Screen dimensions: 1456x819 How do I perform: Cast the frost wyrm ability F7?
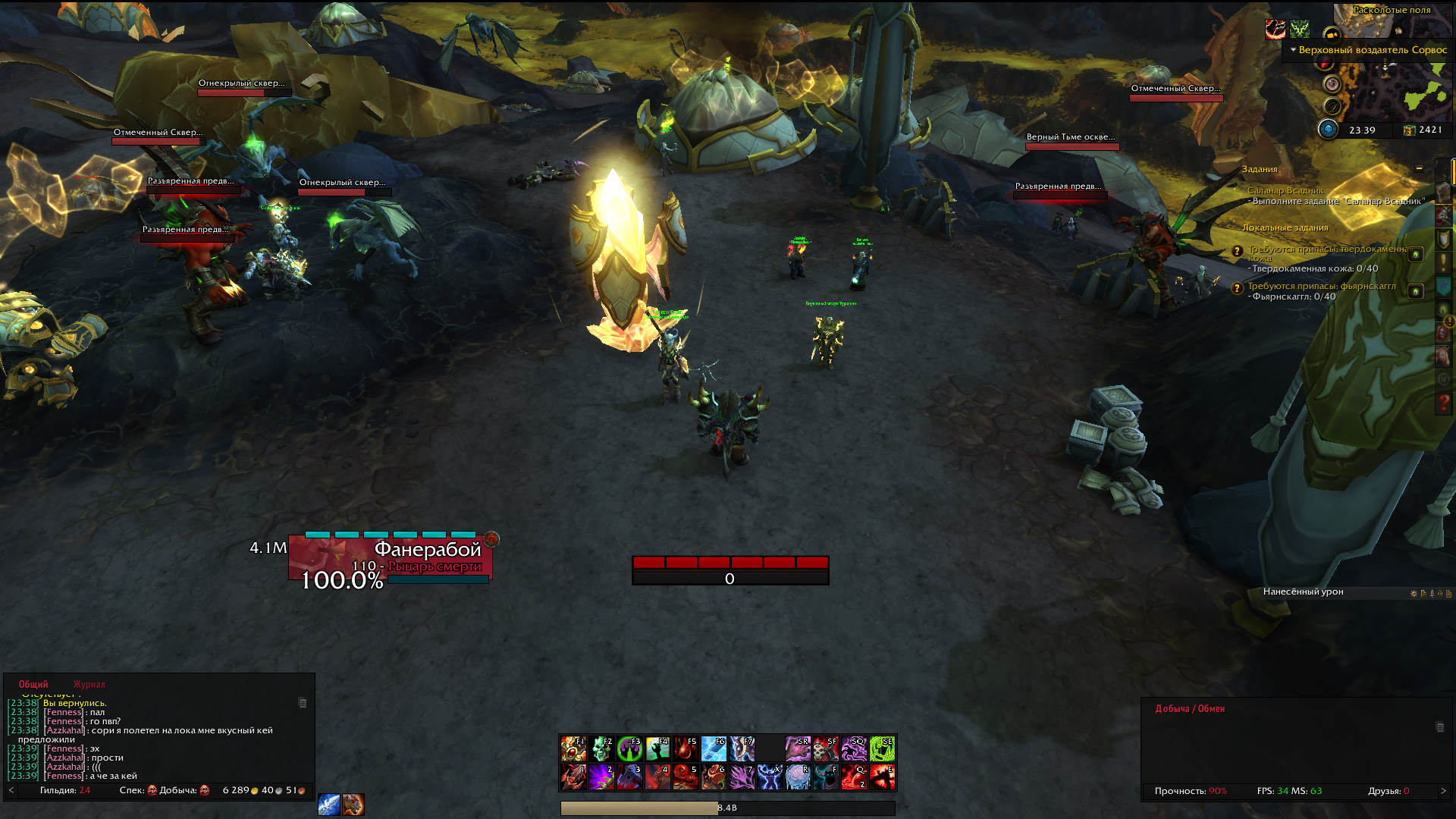742,749
